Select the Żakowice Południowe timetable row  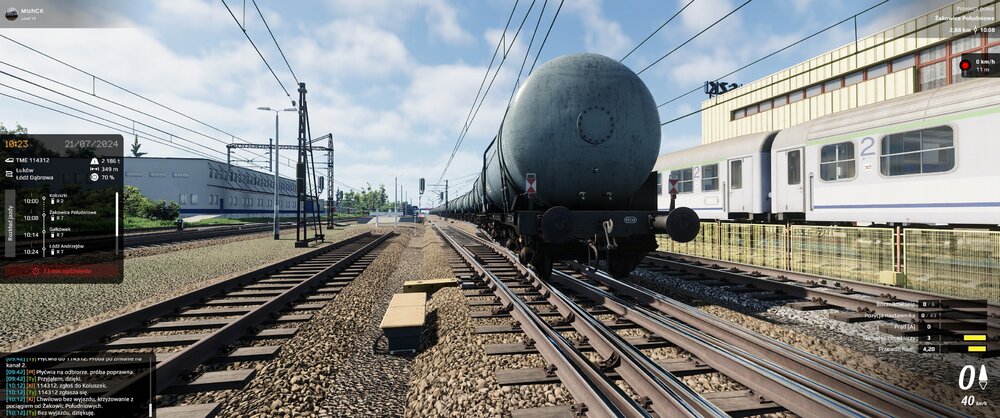point(70,214)
